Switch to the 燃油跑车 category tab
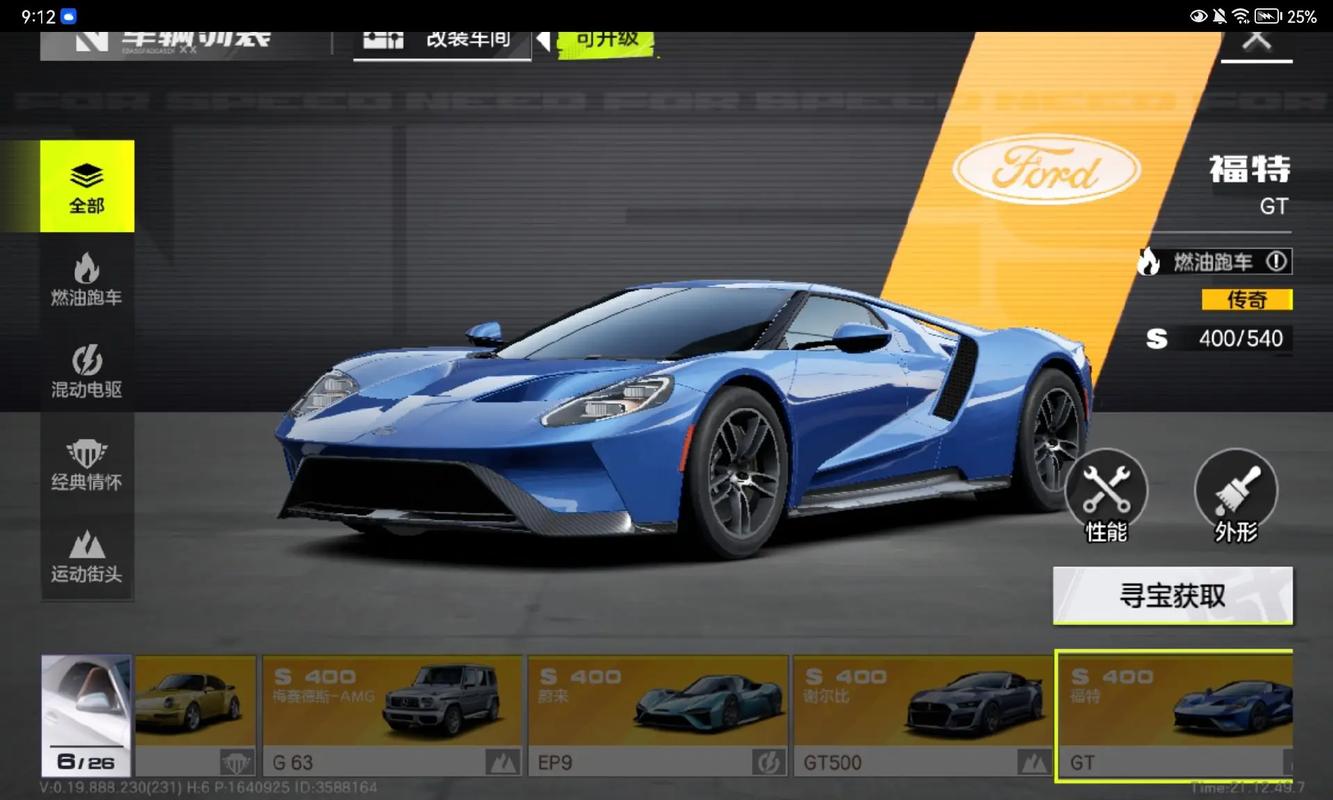1333x800 pixels. click(x=87, y=279)
